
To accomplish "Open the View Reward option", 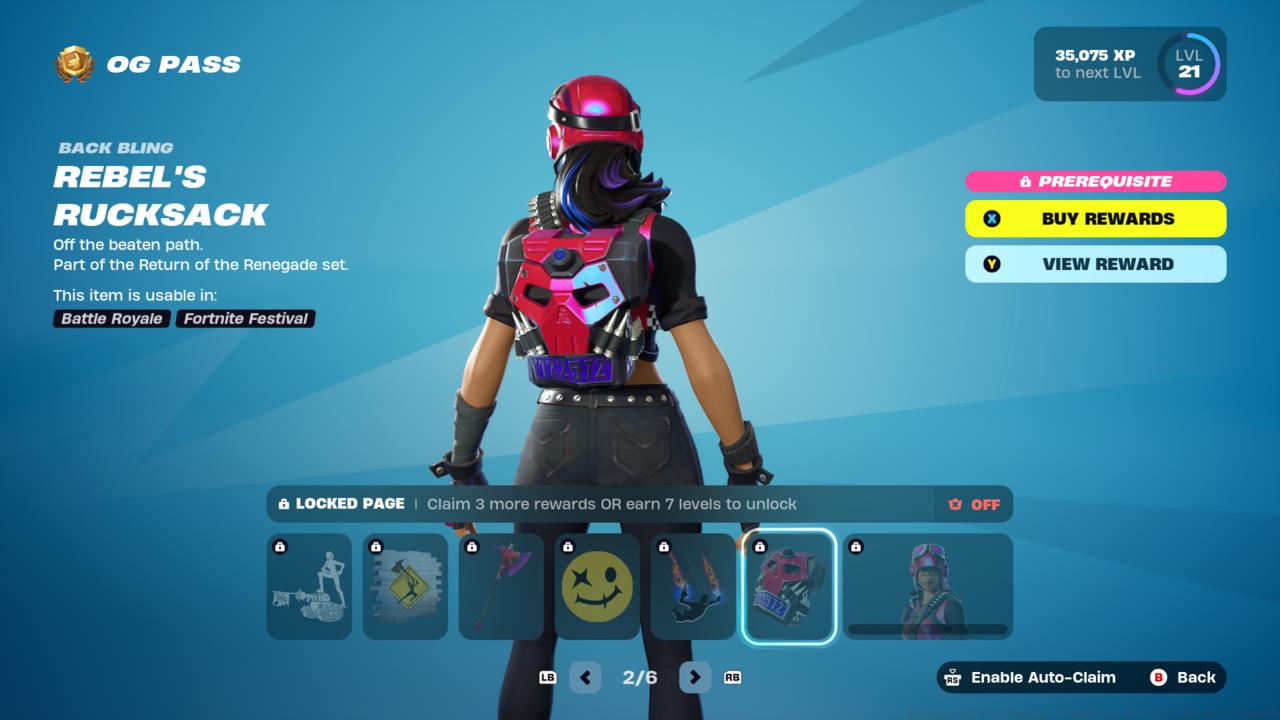I will pyautogui.click(x=1095, y=264).
